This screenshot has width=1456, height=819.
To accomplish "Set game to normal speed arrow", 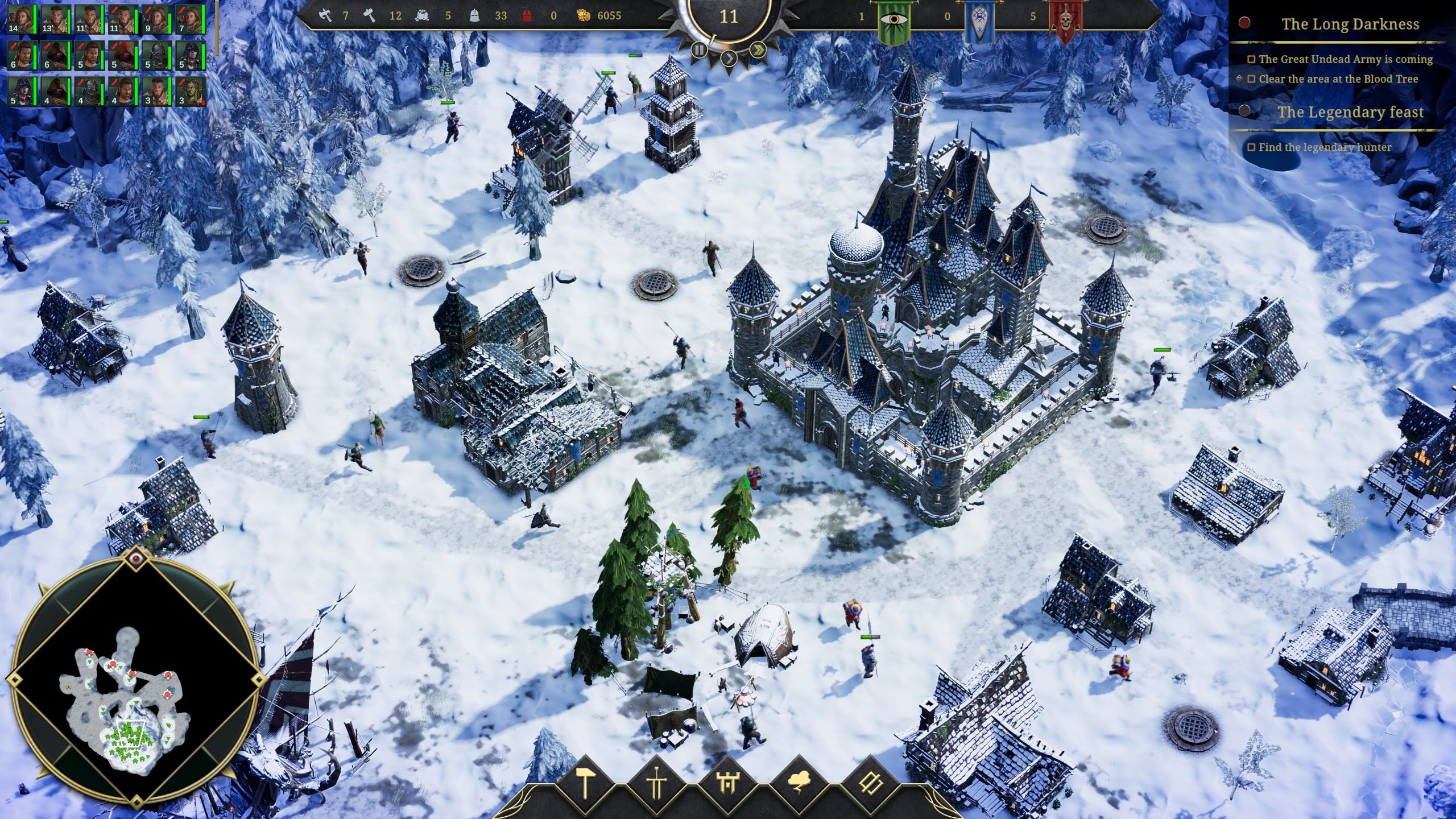I will (x=729, y=57).
